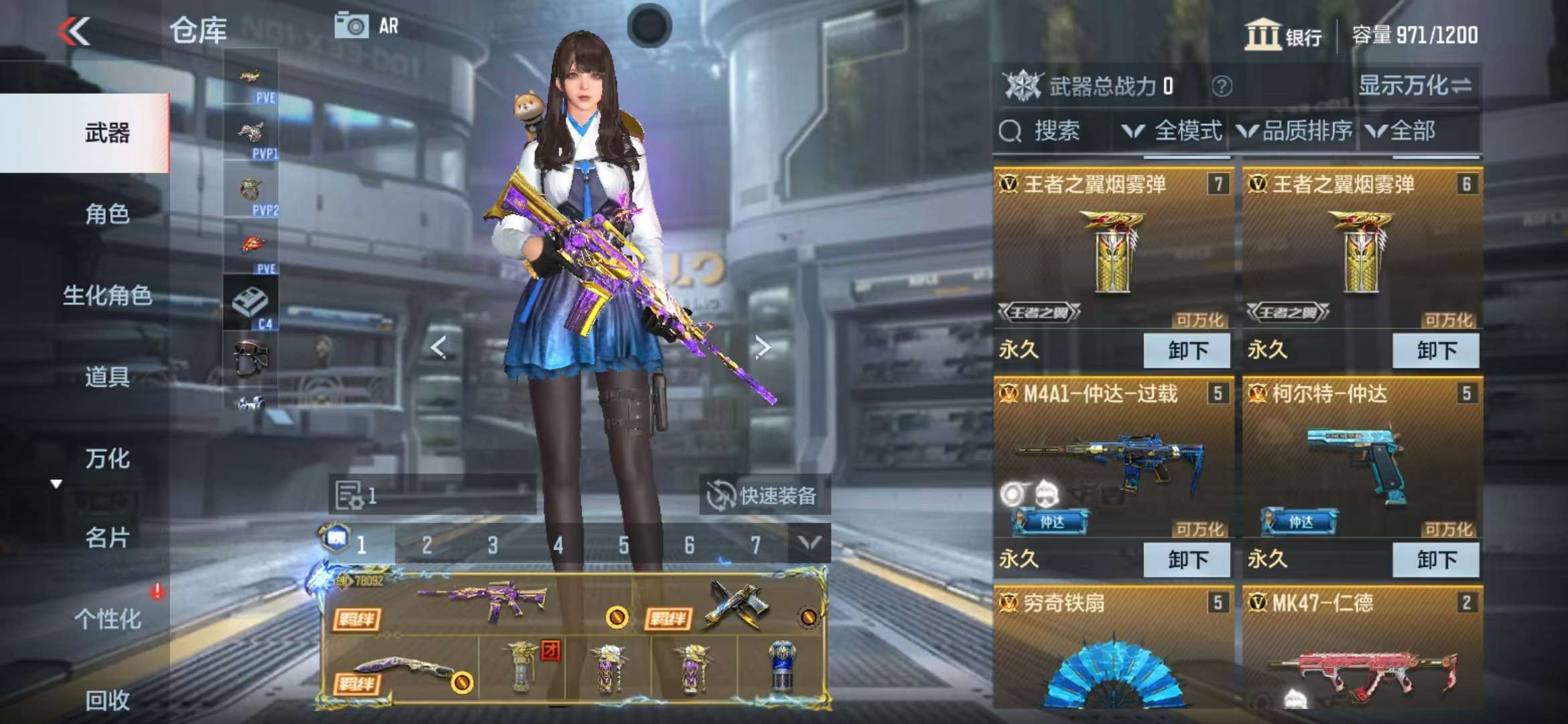Open the 个性化 personalization category

click(x=107, y=619)
